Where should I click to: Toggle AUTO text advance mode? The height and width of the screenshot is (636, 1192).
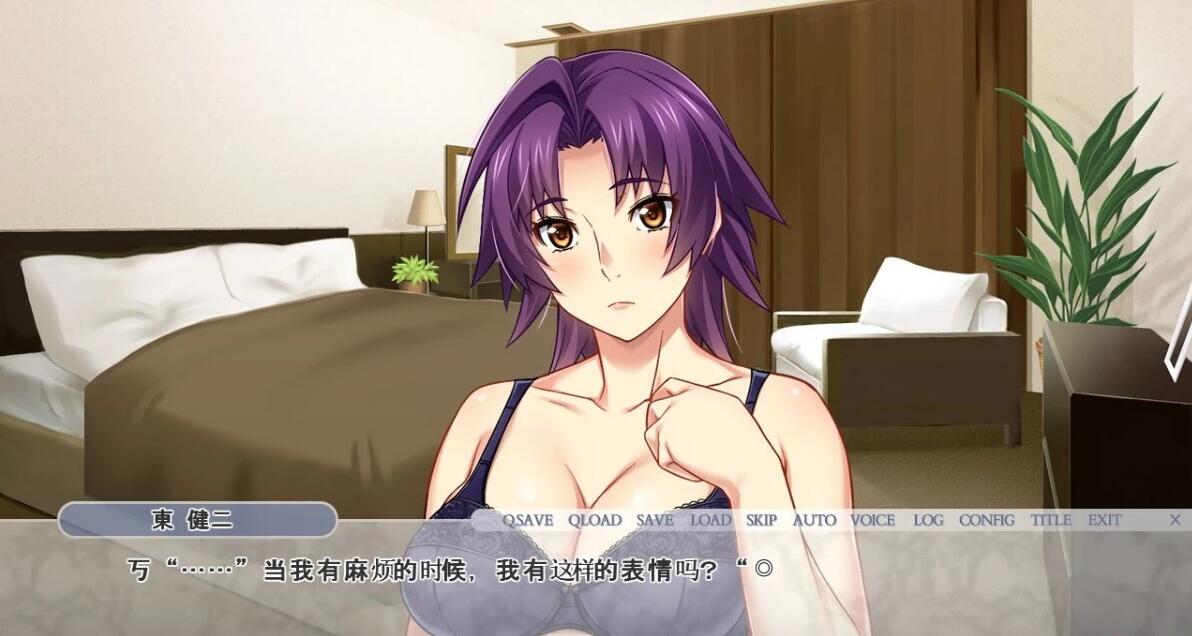815,520
